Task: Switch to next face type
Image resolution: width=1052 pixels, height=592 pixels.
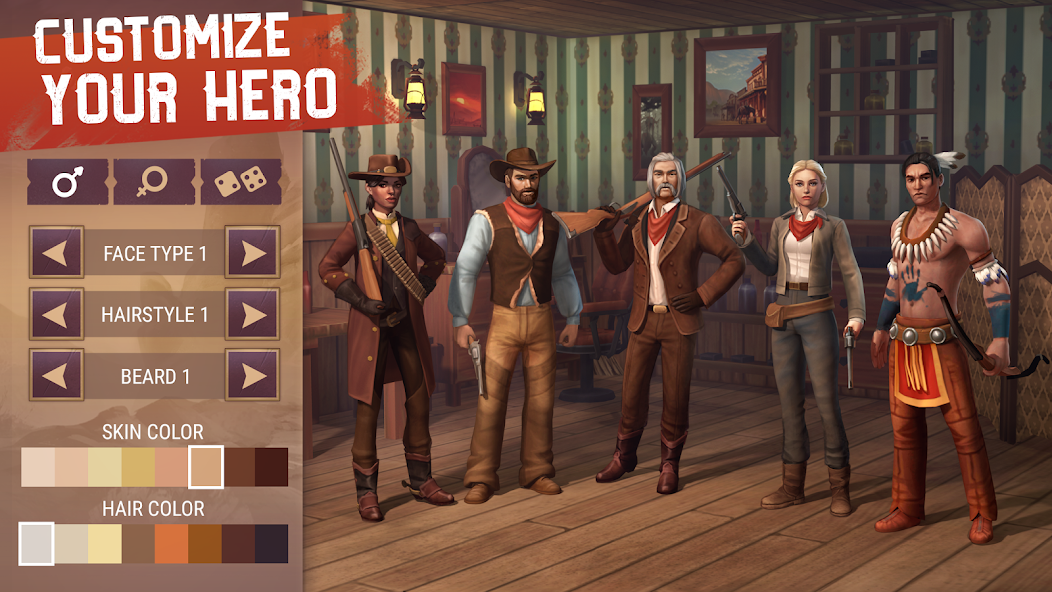Action: 252,252
